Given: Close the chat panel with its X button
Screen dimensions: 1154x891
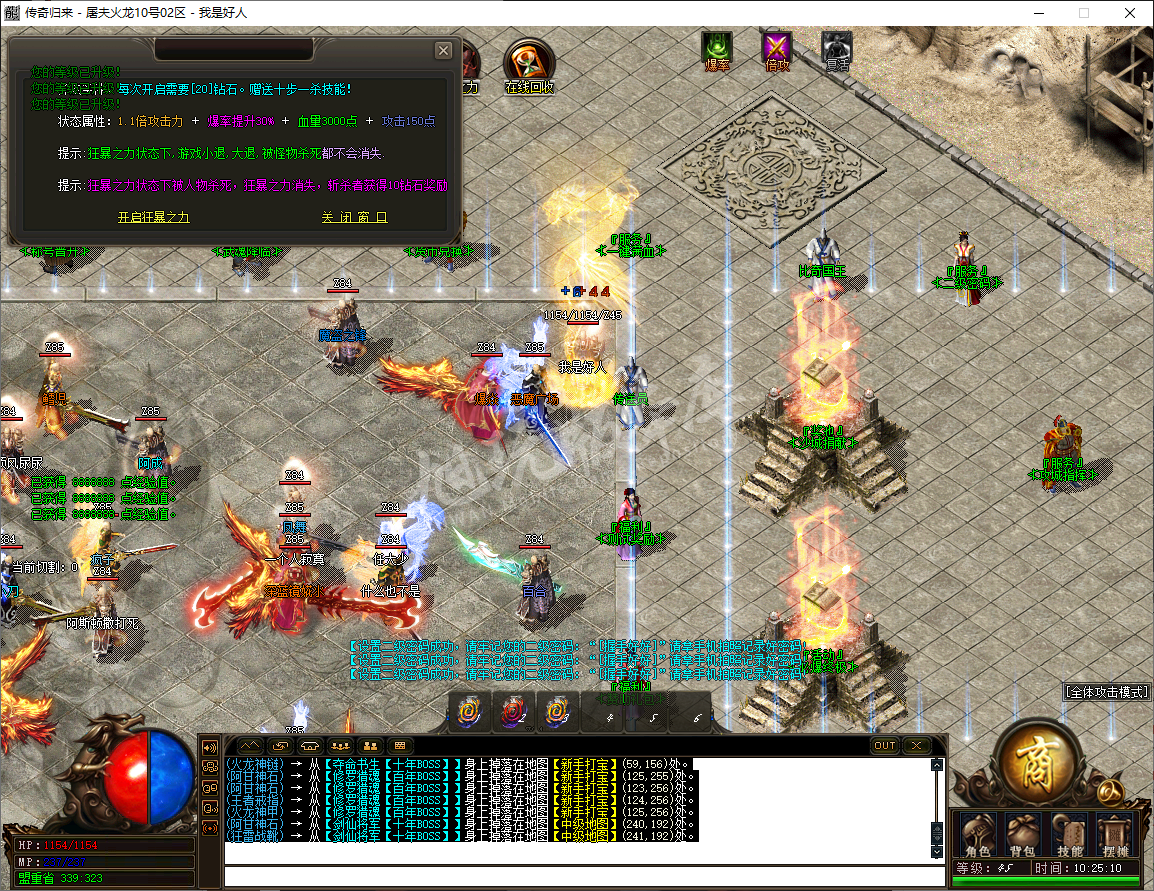Looking at the screenshot, I should pyautogui.click(x=916, y=746).
